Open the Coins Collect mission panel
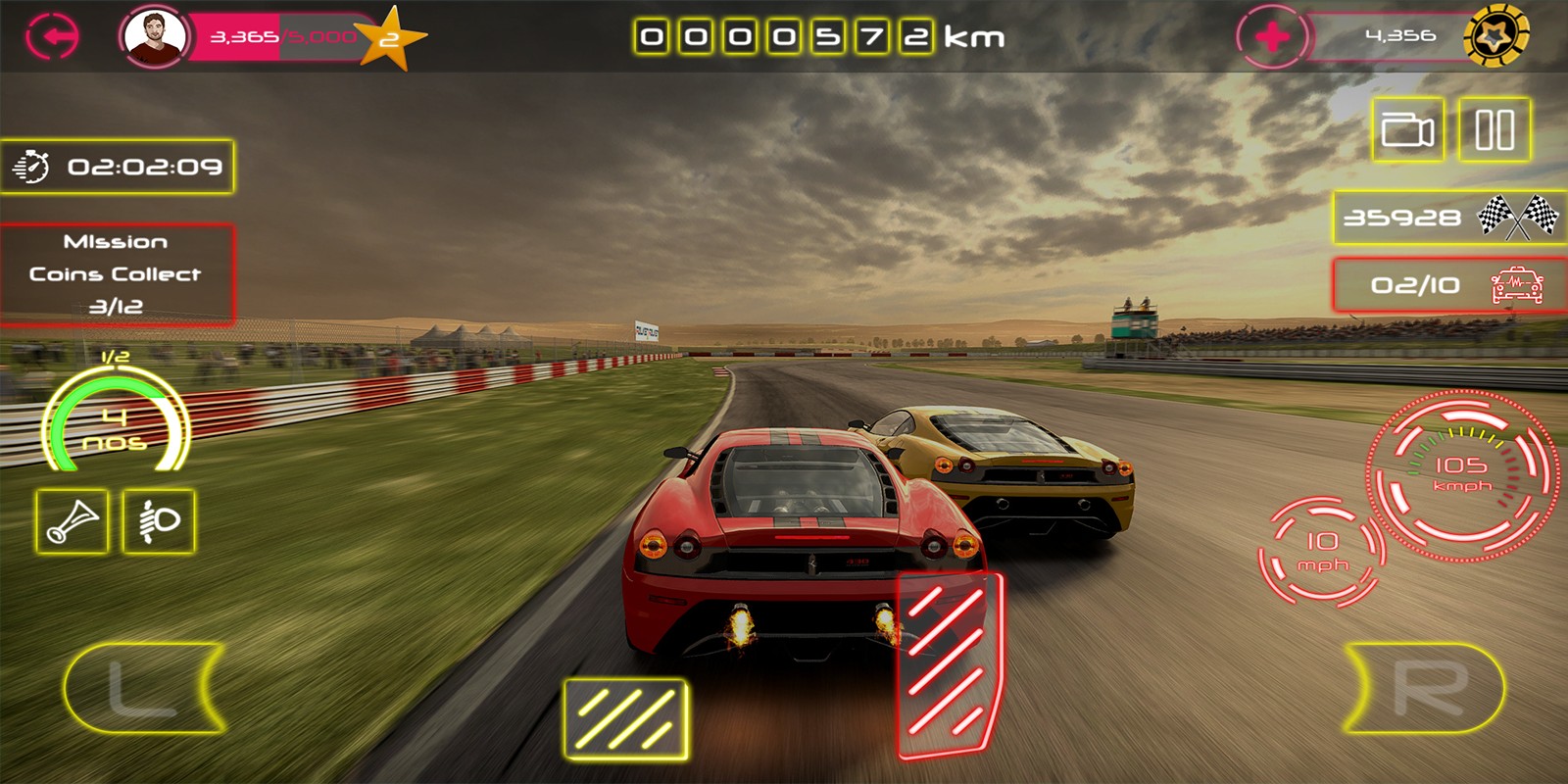 coord(117,274)
